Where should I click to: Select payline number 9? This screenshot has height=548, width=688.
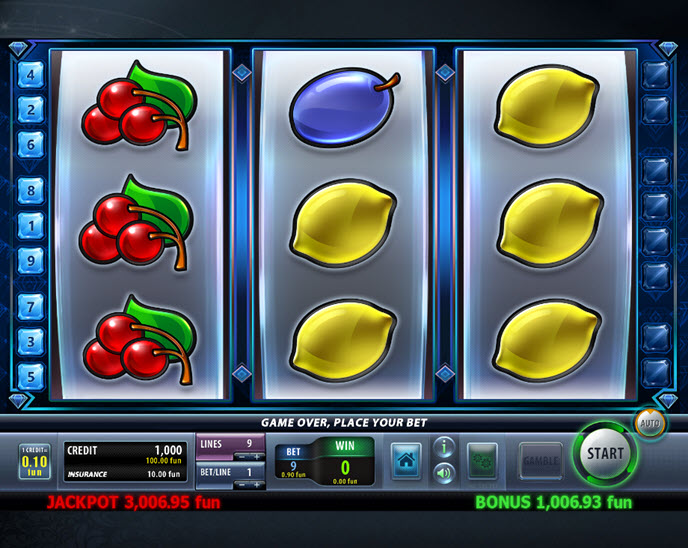pos(30,259)
